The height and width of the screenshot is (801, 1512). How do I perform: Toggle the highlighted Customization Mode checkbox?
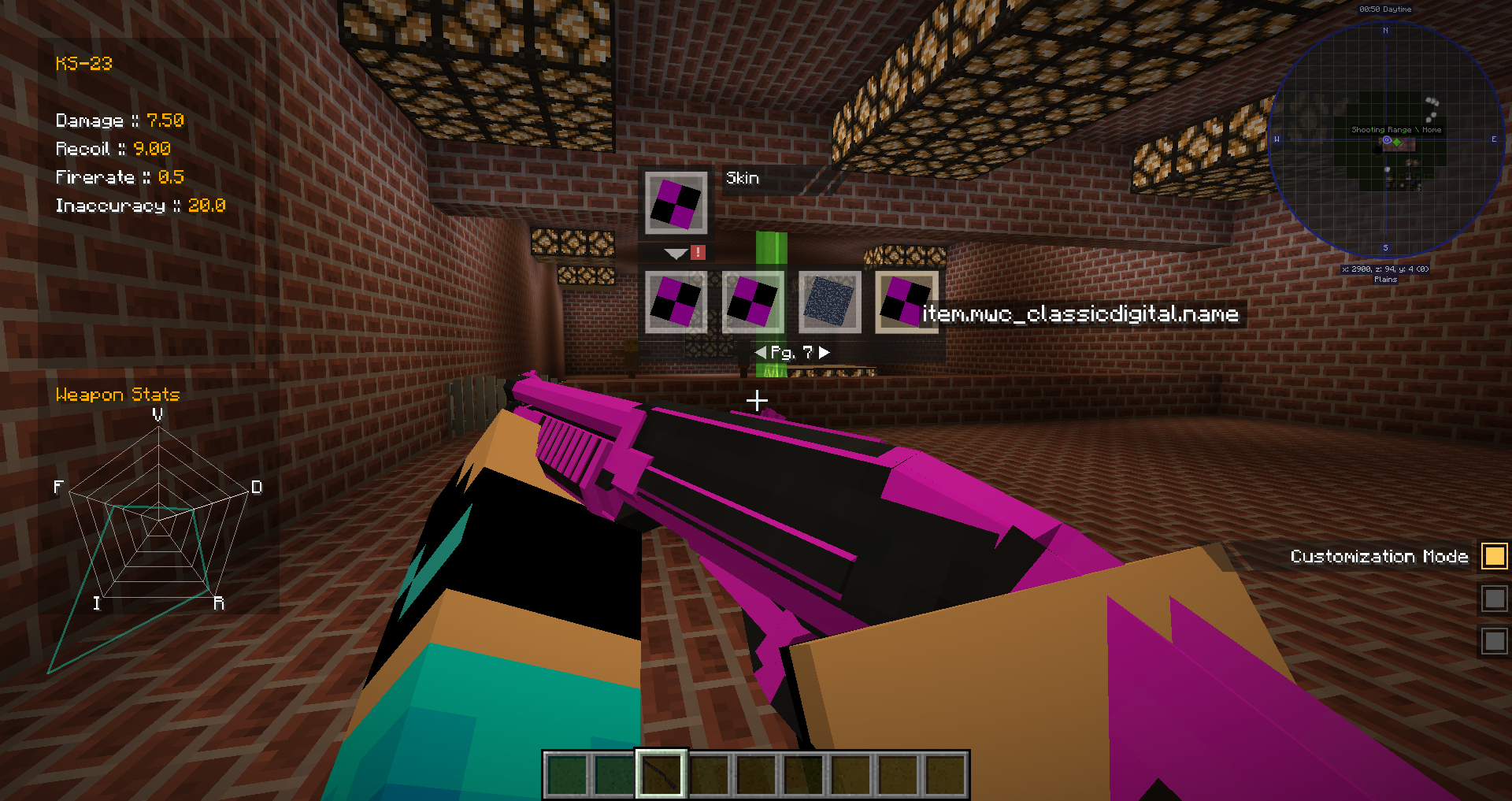click(x=1493, y=556)
